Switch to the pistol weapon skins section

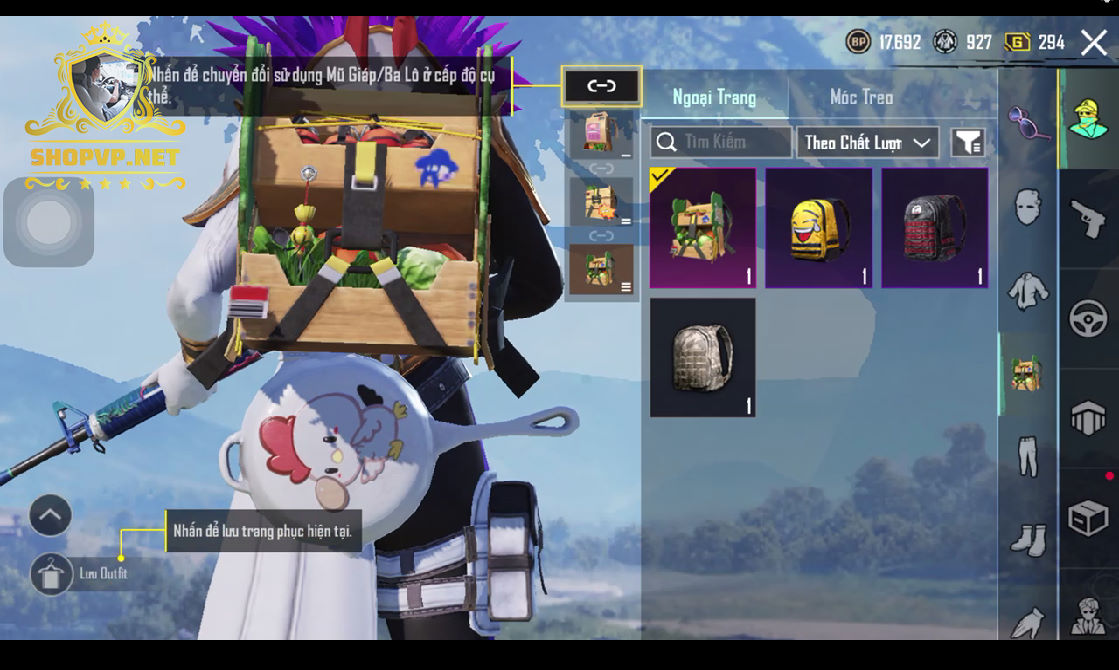[1088, 218]
